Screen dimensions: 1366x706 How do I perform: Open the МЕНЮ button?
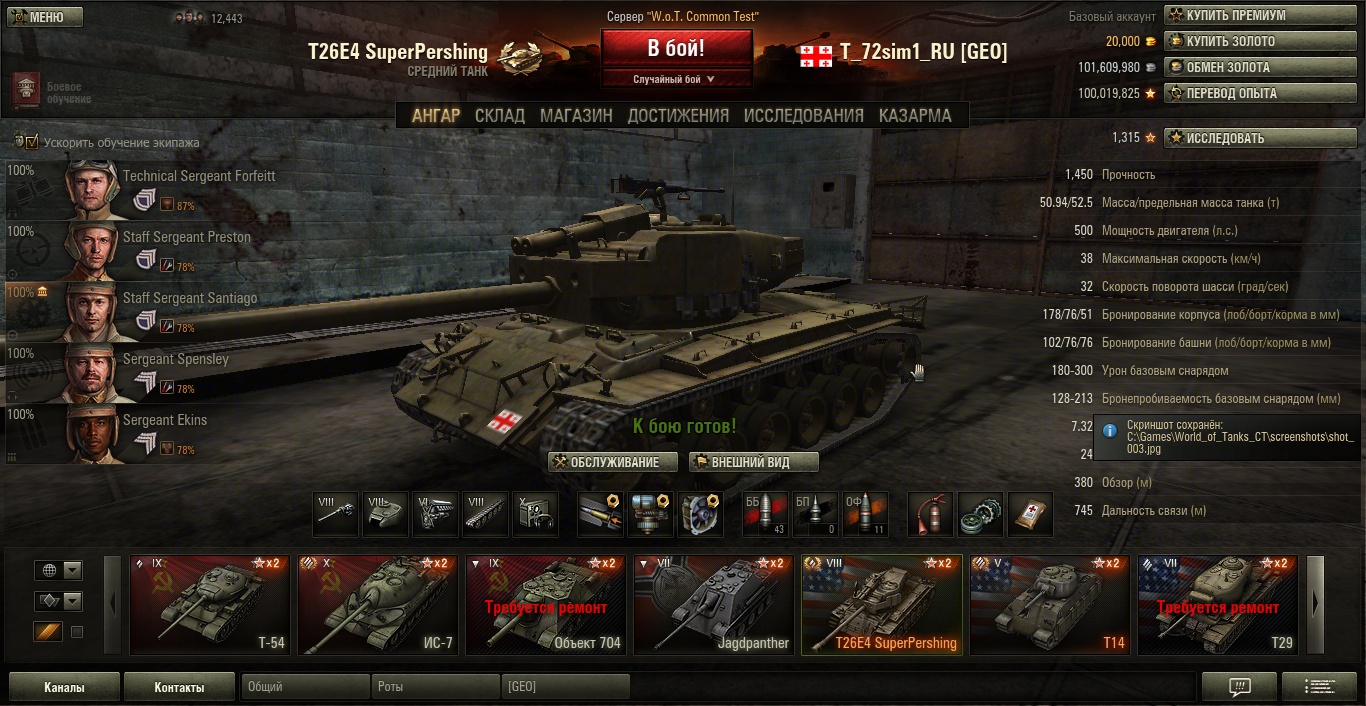(x=45, y=17)
